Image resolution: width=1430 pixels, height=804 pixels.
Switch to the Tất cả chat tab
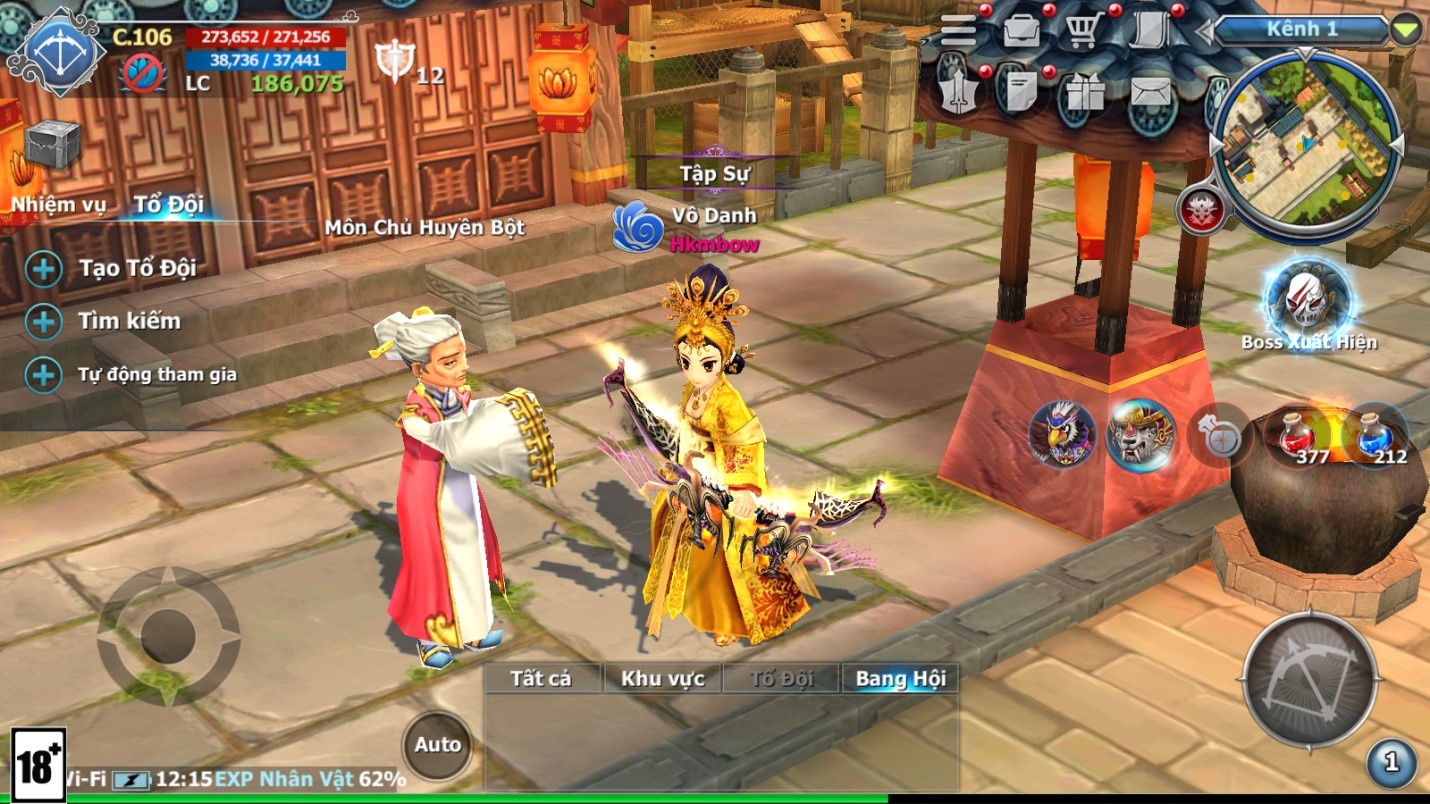tap(541, 679)
